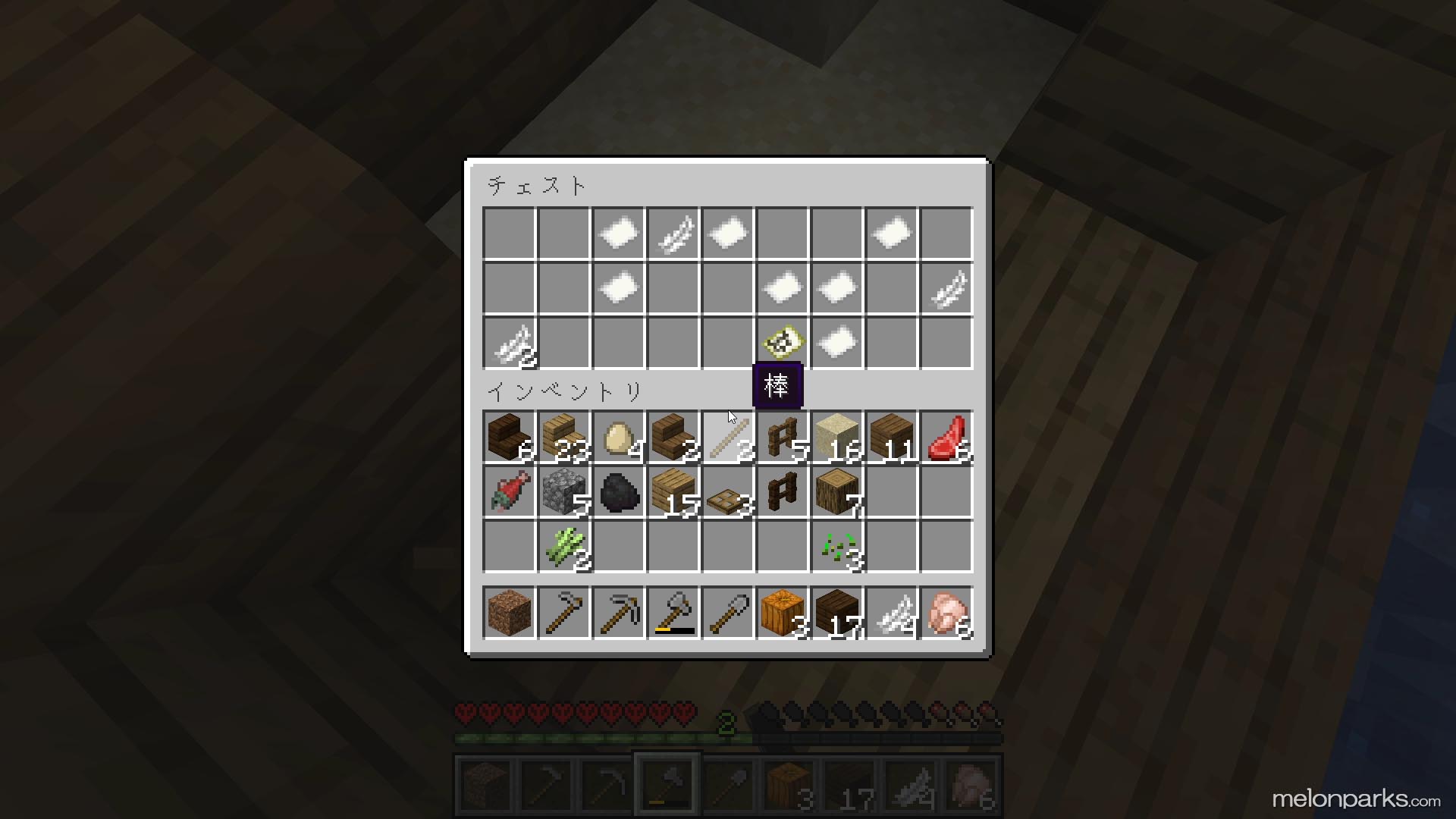1456x819 pixels.
Task: Select the pickaxe in the hotbar
Action: click(618, 613)
